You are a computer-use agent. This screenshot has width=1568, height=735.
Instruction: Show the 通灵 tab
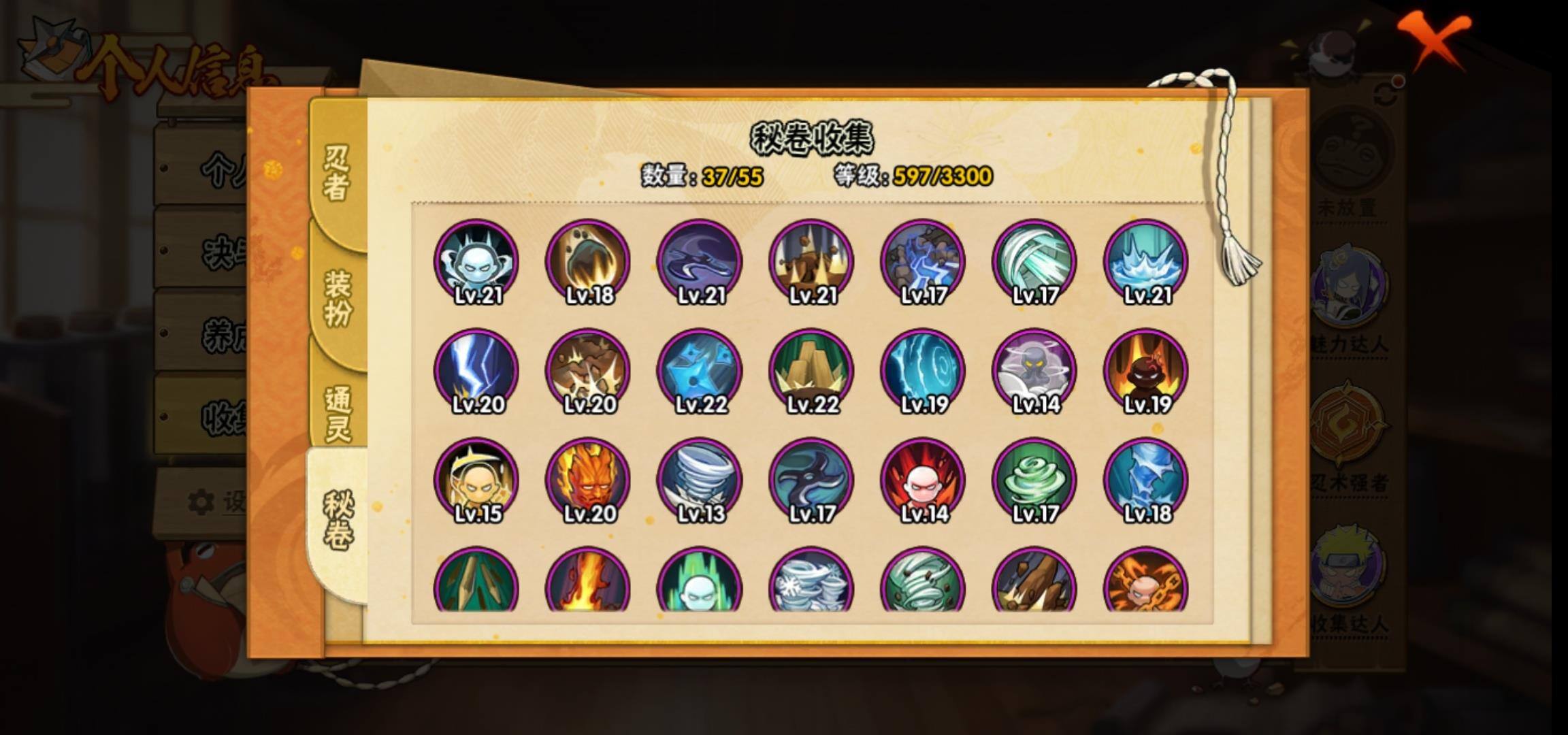point(338,413)
